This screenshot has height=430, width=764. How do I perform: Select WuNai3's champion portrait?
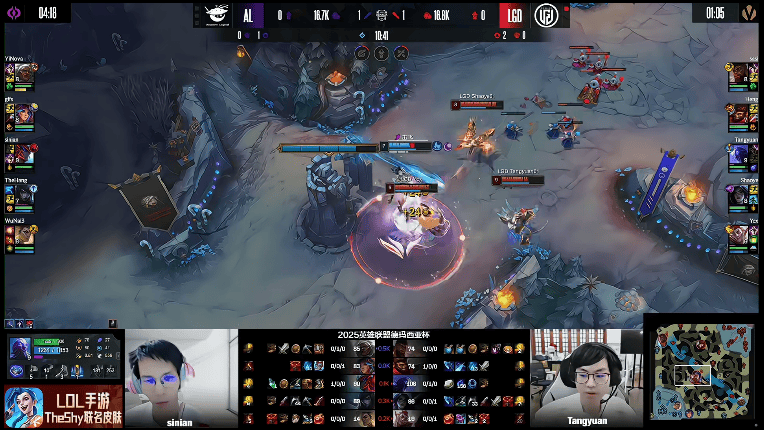coord(25,235)
